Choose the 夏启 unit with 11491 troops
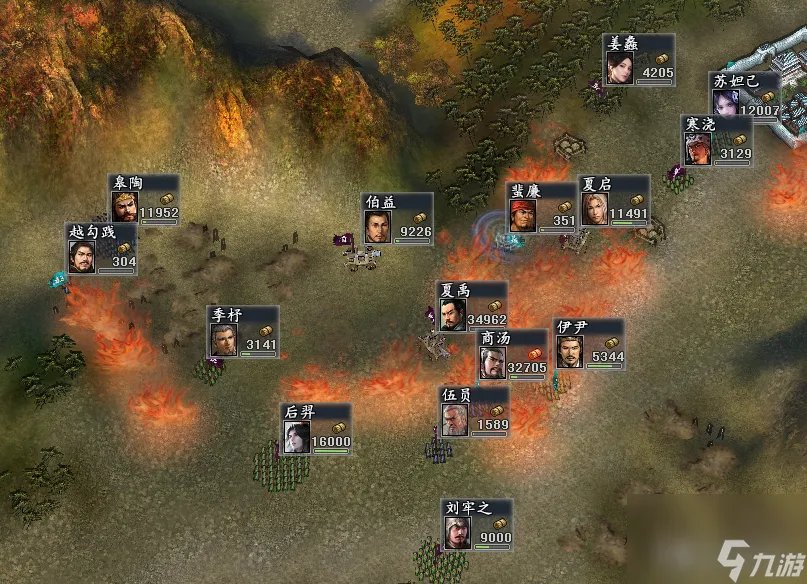The width and height of the screenshot is (807, 584). (x=614, y=201)
